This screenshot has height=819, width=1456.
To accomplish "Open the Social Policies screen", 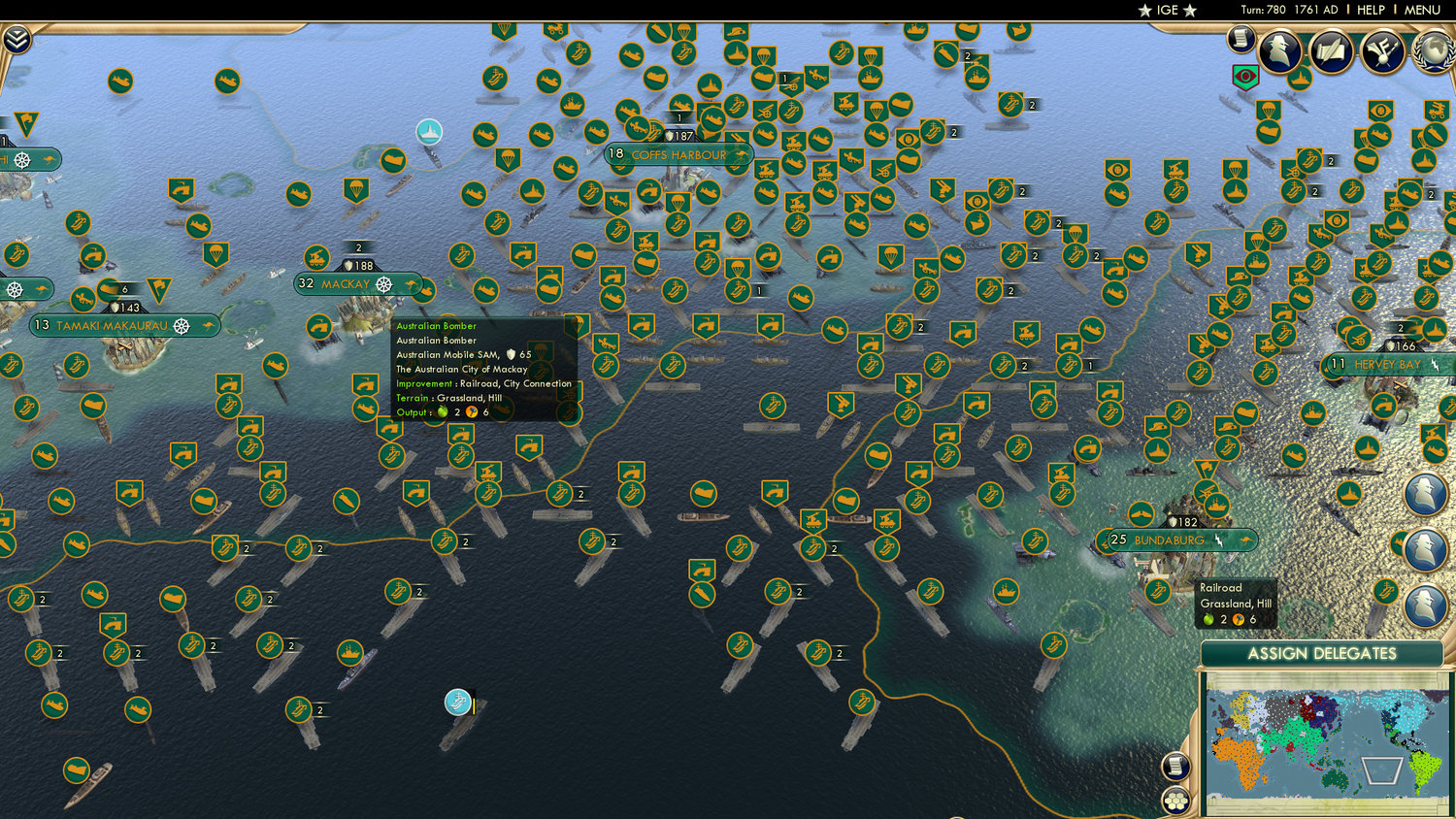I will tap(1331, 50).
